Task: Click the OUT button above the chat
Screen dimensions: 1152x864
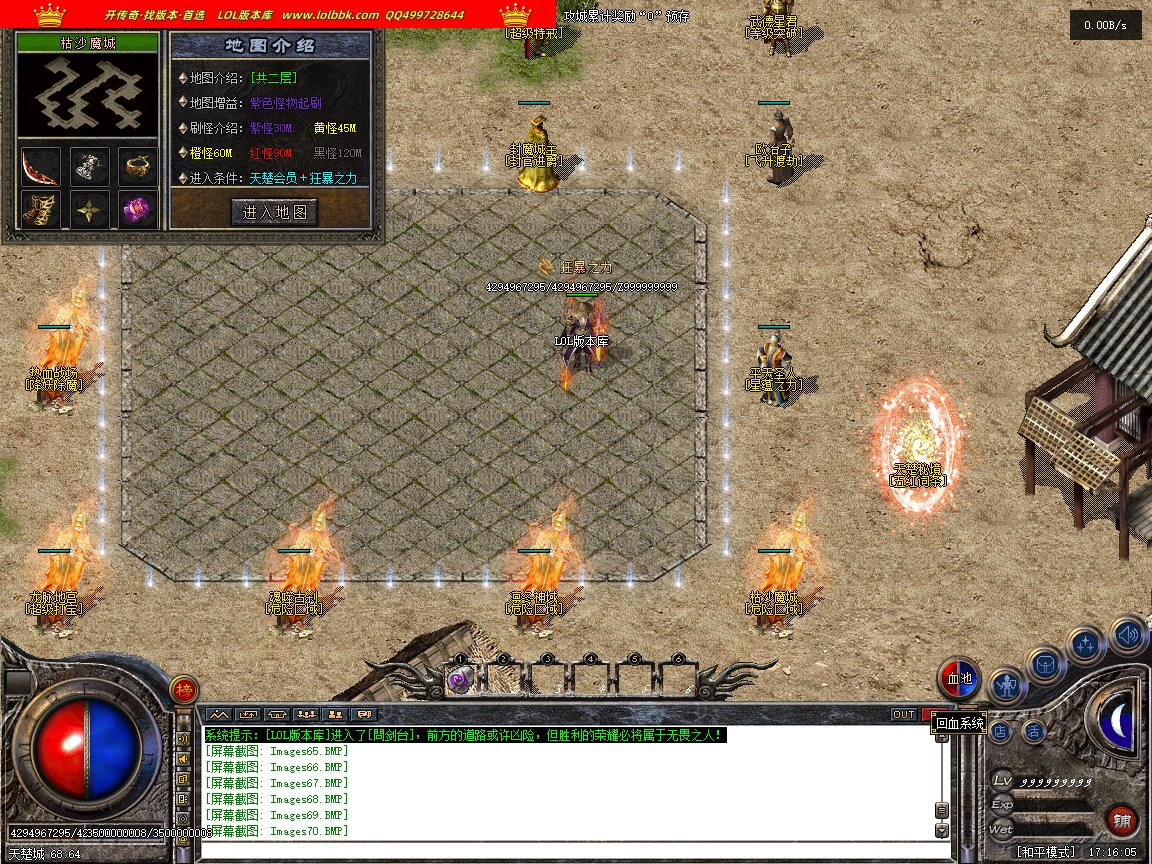Action: coord(903,714)
